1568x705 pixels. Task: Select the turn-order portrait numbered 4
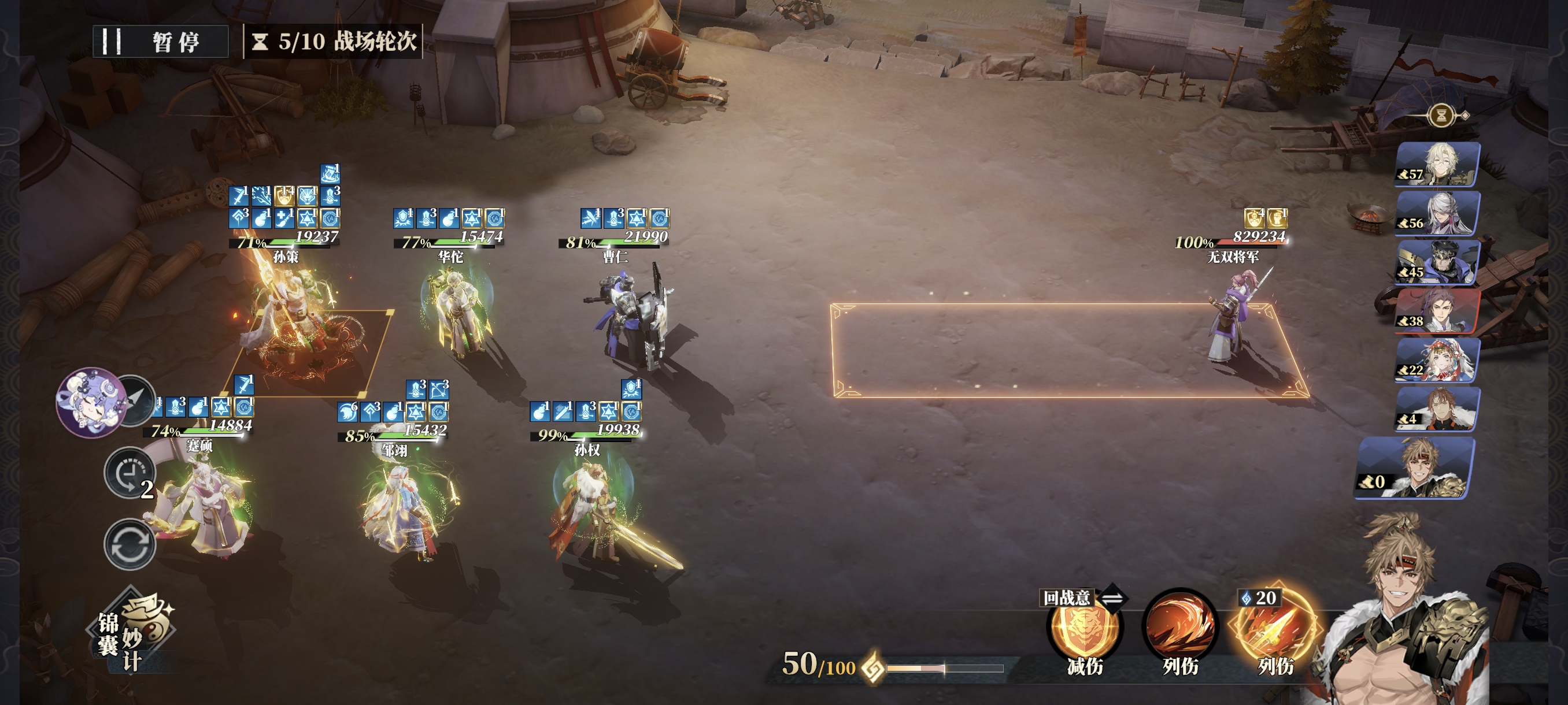(x=1437, y=409)
